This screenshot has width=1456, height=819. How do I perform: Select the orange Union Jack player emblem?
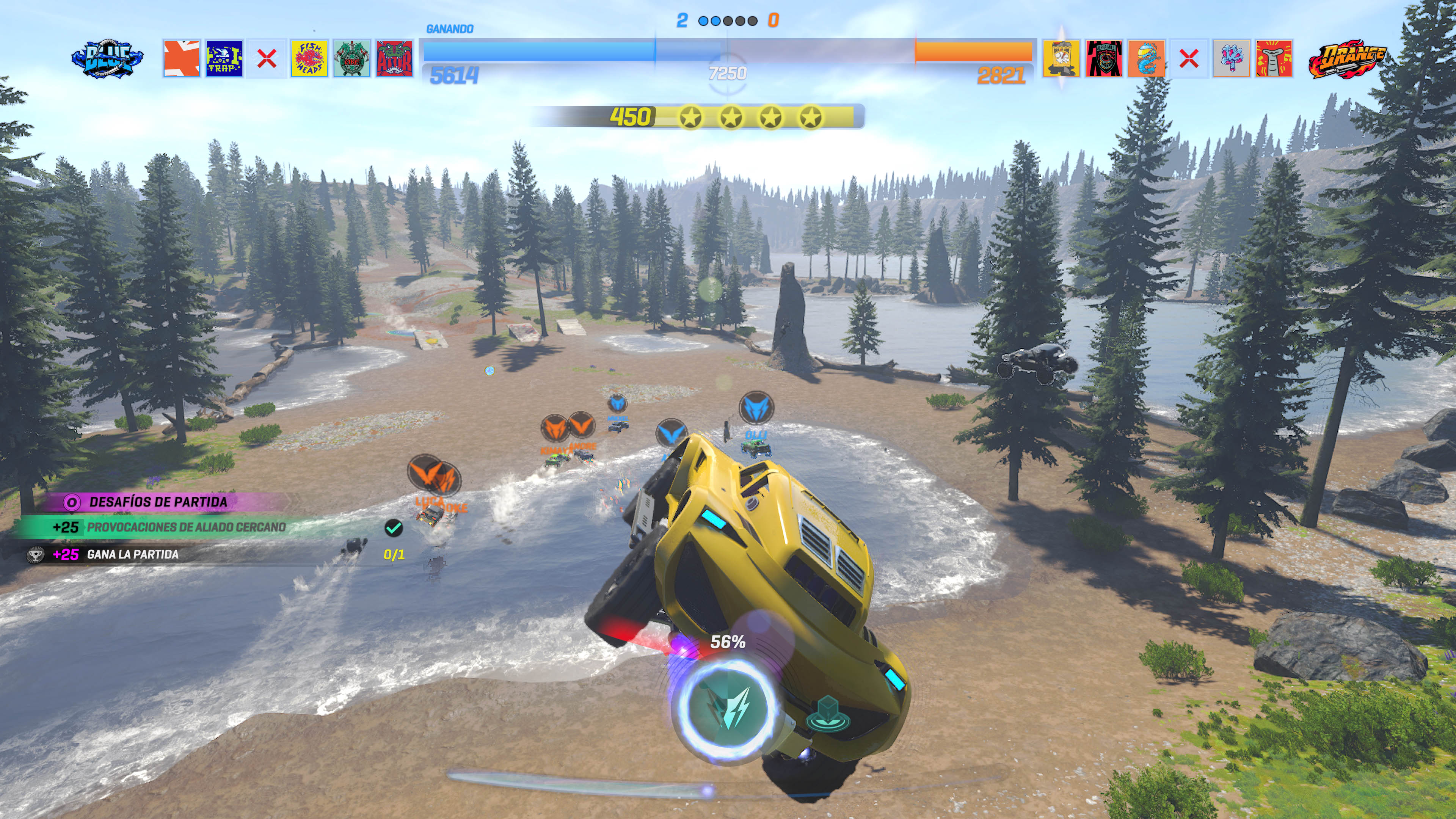point(182,58)
